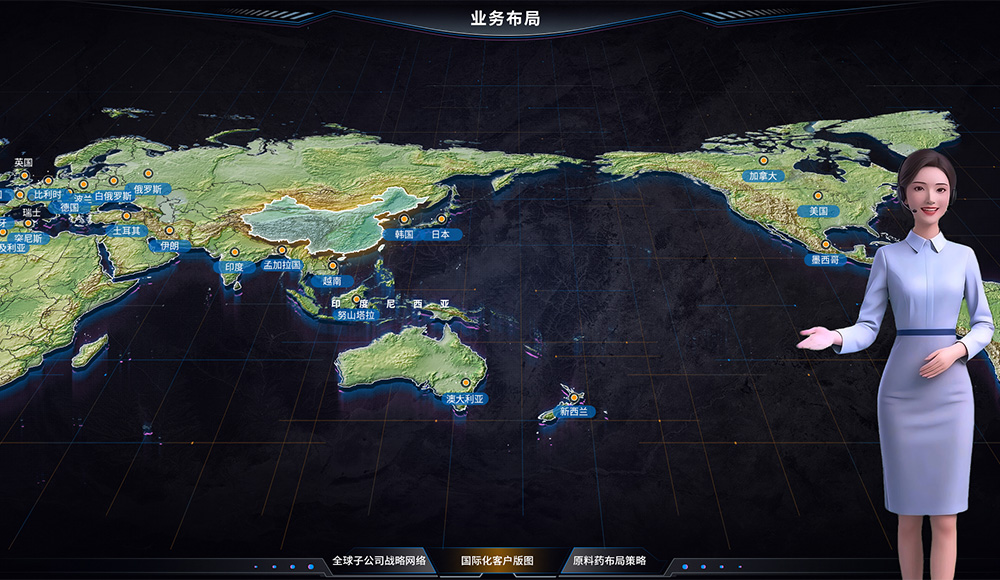Choose the 伊朗 map label

point(169,245)
